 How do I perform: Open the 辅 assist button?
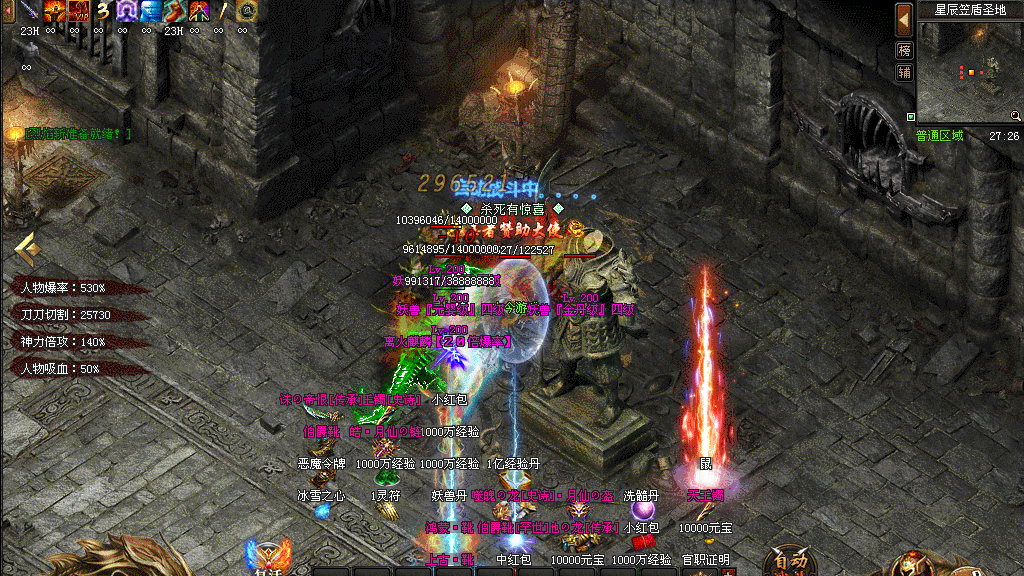(x=904, y=72)
